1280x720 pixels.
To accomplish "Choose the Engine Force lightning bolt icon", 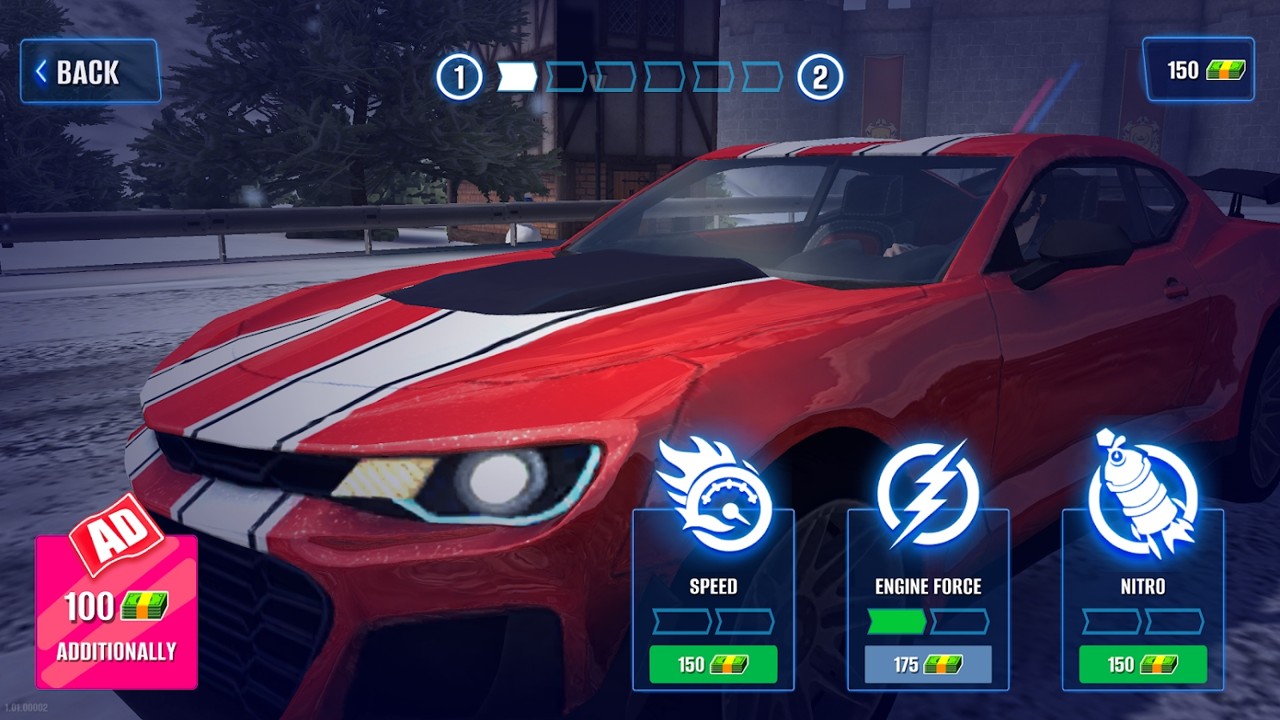I will click(x=928, y=495).
